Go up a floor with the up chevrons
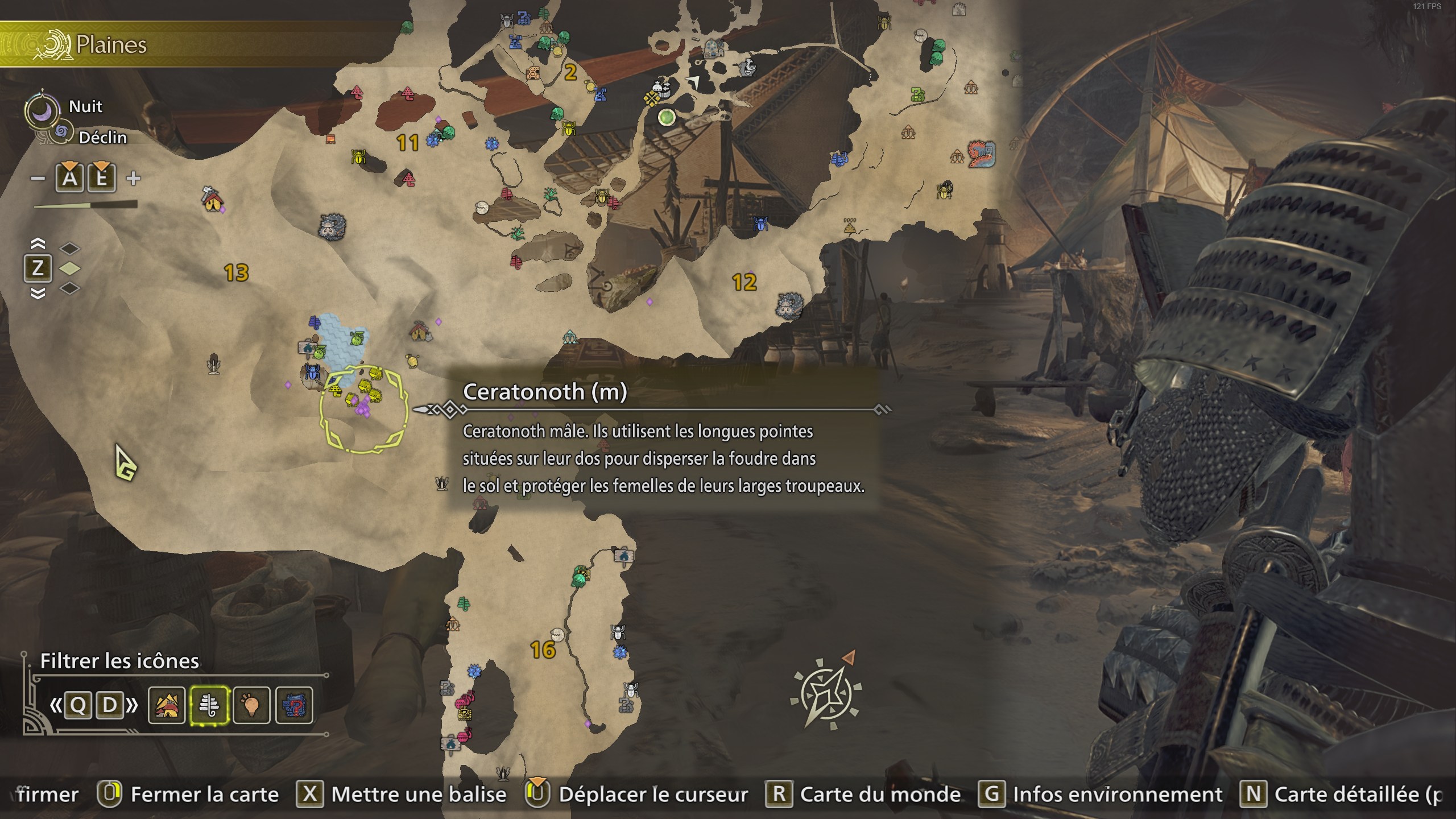 (x=38, y=244)
